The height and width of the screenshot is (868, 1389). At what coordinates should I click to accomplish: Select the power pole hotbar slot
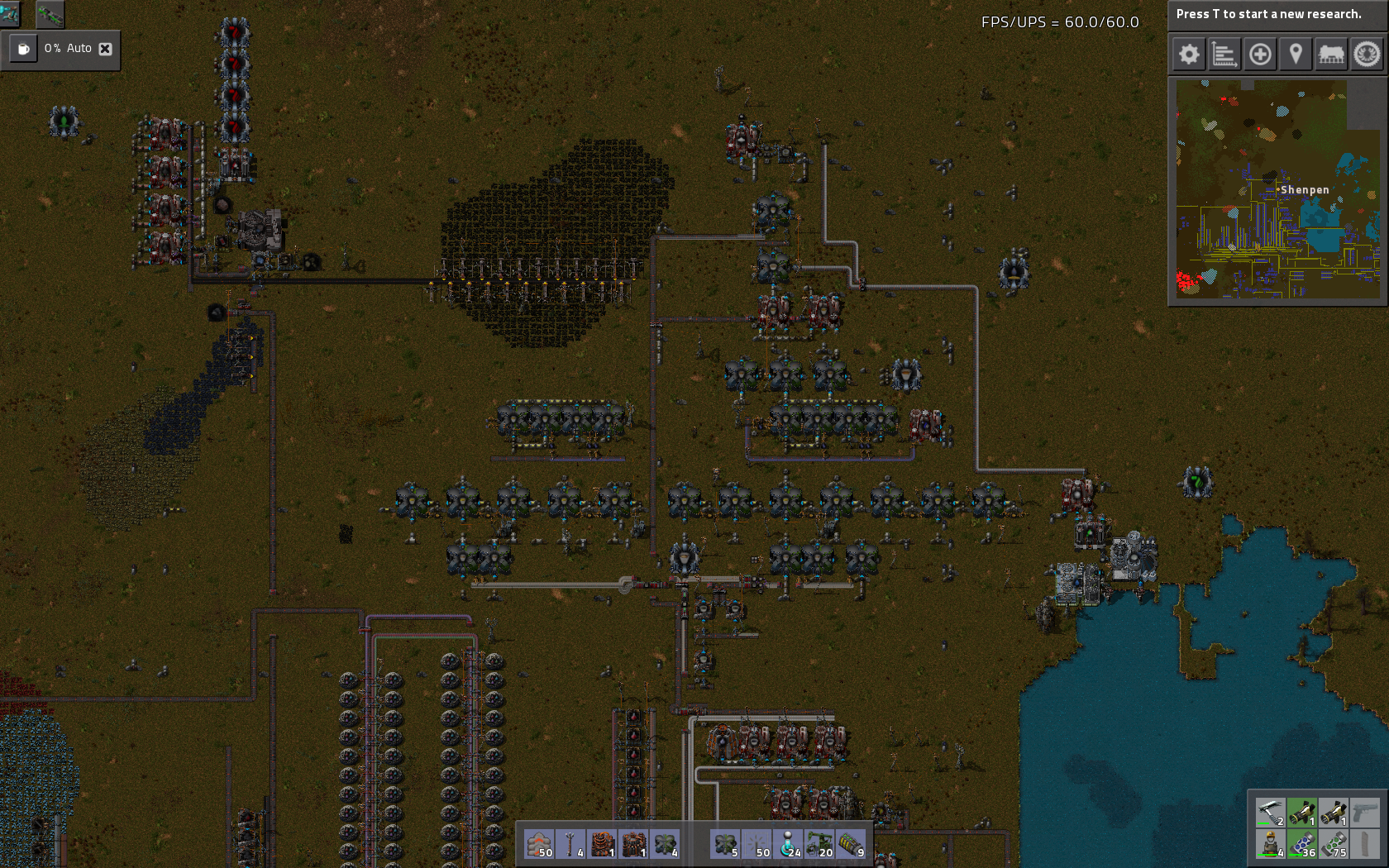pyautogui.click(x=571, y=844)
